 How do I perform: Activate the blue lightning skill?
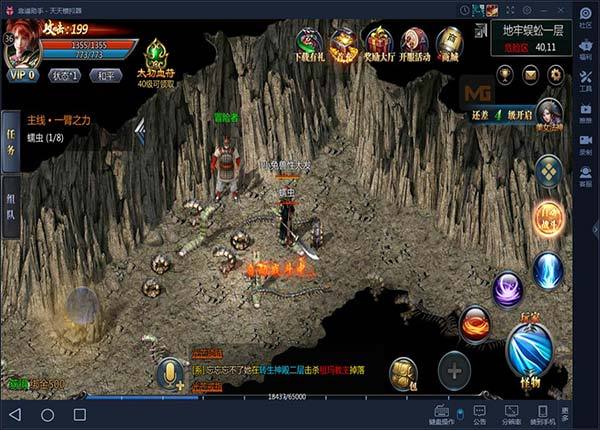coord(548,270)
